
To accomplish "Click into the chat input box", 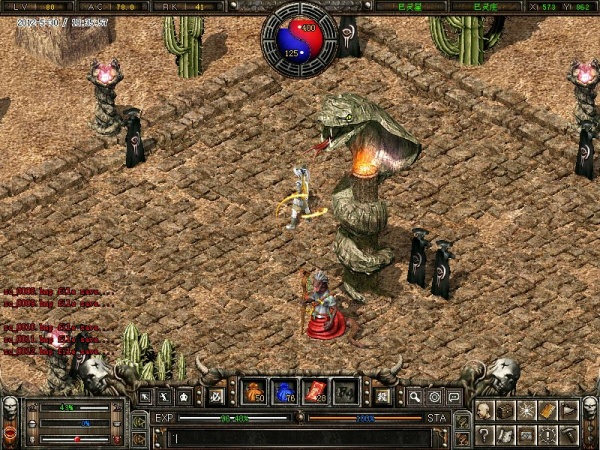I will [x=300, y=438].
